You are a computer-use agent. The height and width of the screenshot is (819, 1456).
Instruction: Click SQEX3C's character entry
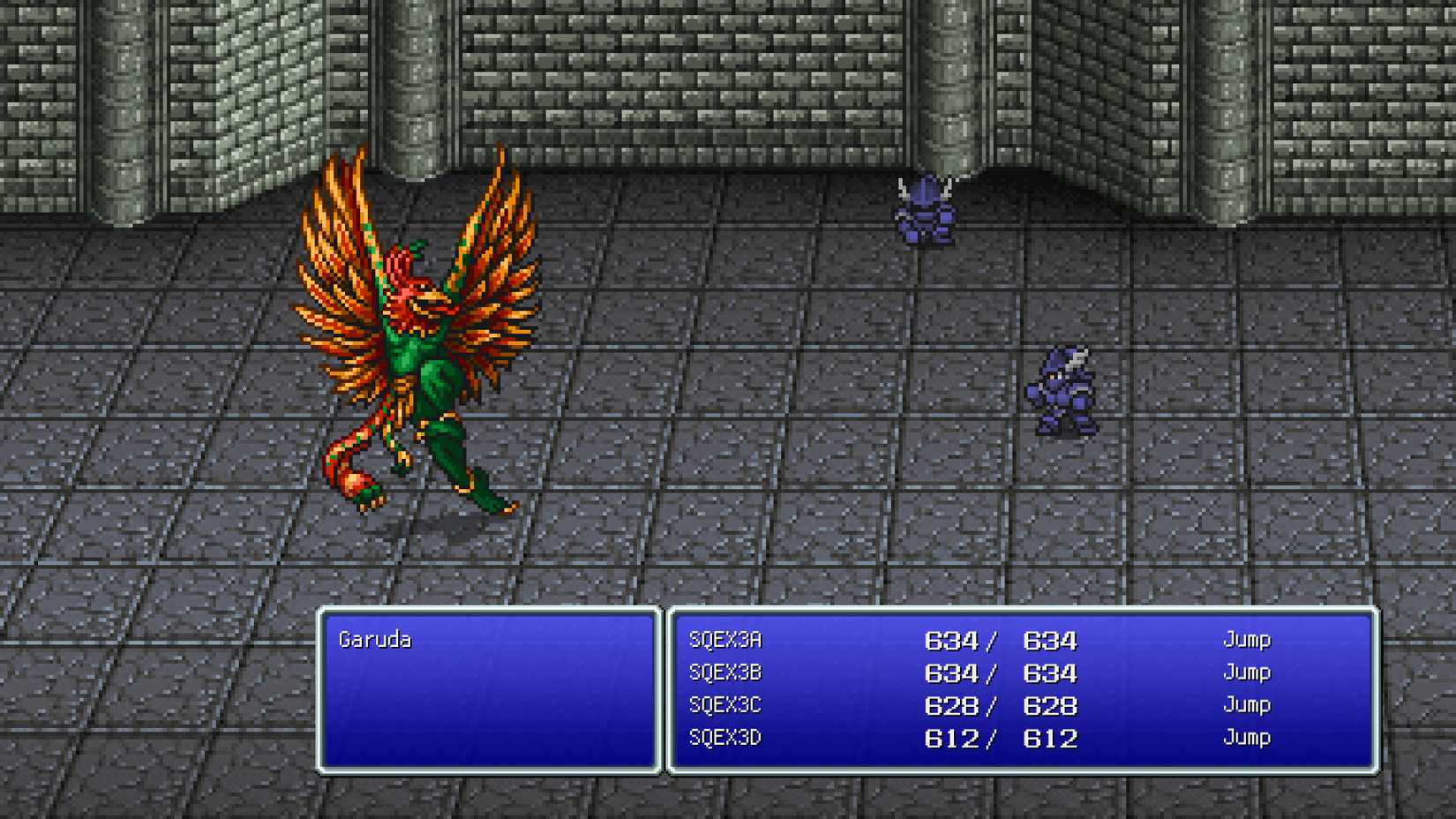(724, 706)
